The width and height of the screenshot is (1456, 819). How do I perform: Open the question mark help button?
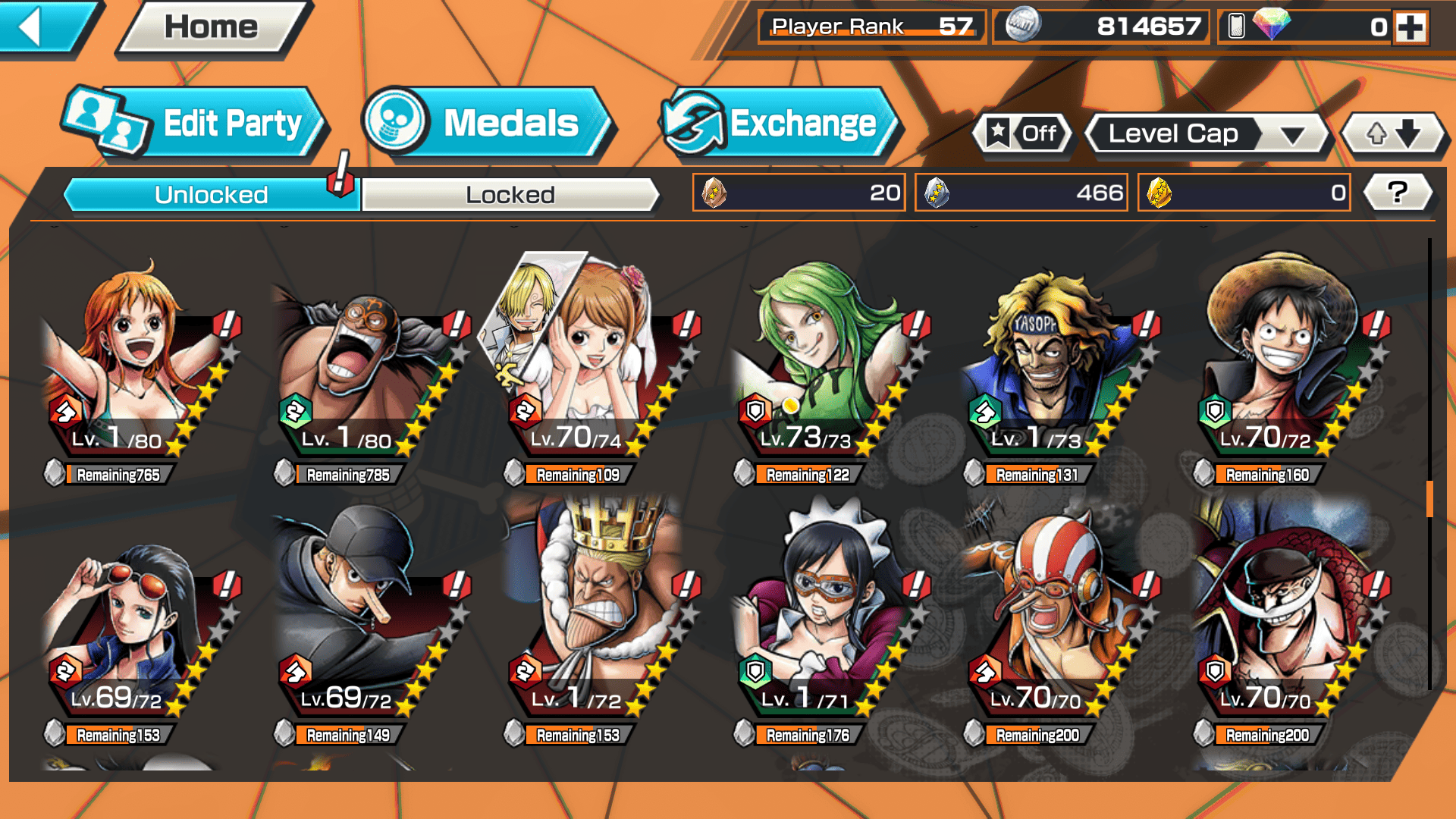pos(1398,193)
